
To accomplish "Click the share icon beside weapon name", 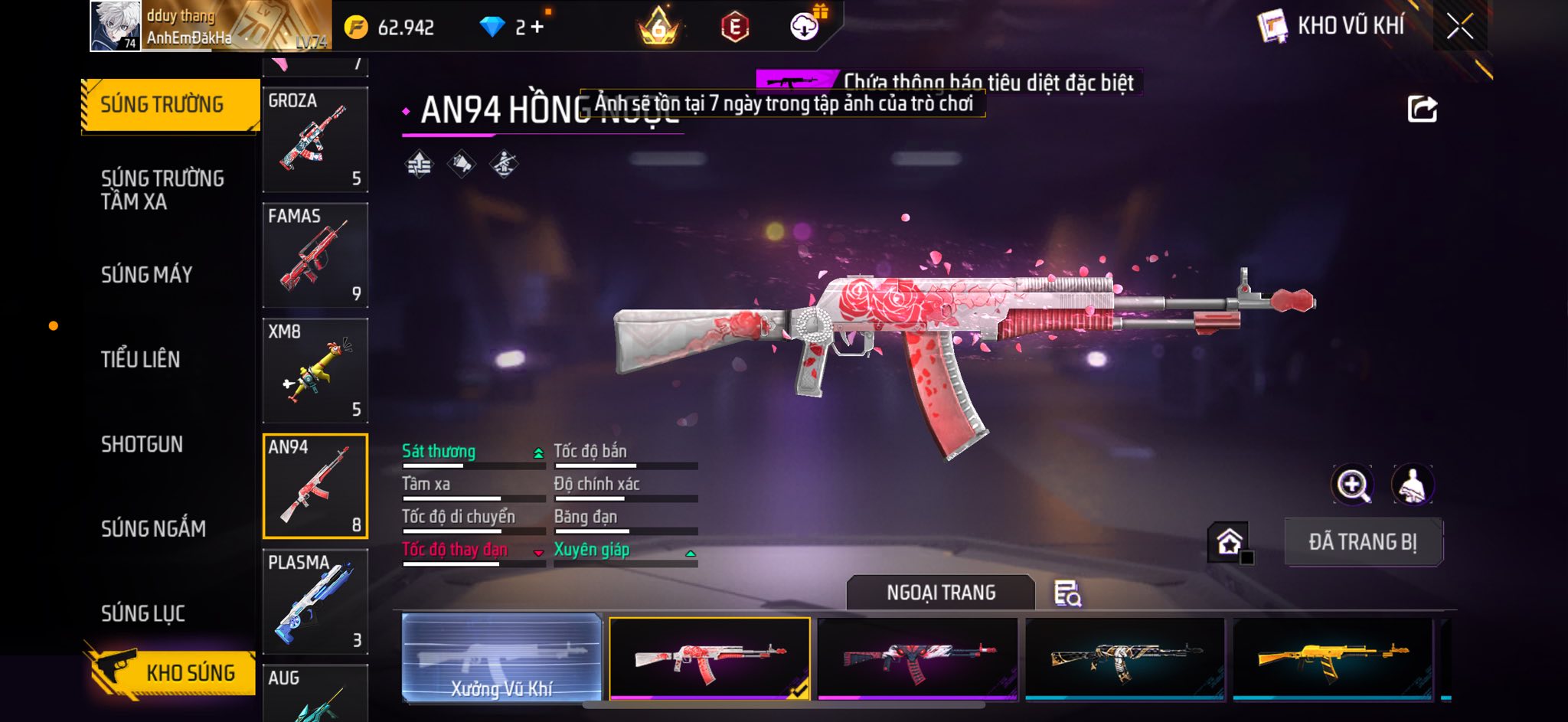I will pos(1422,109).
